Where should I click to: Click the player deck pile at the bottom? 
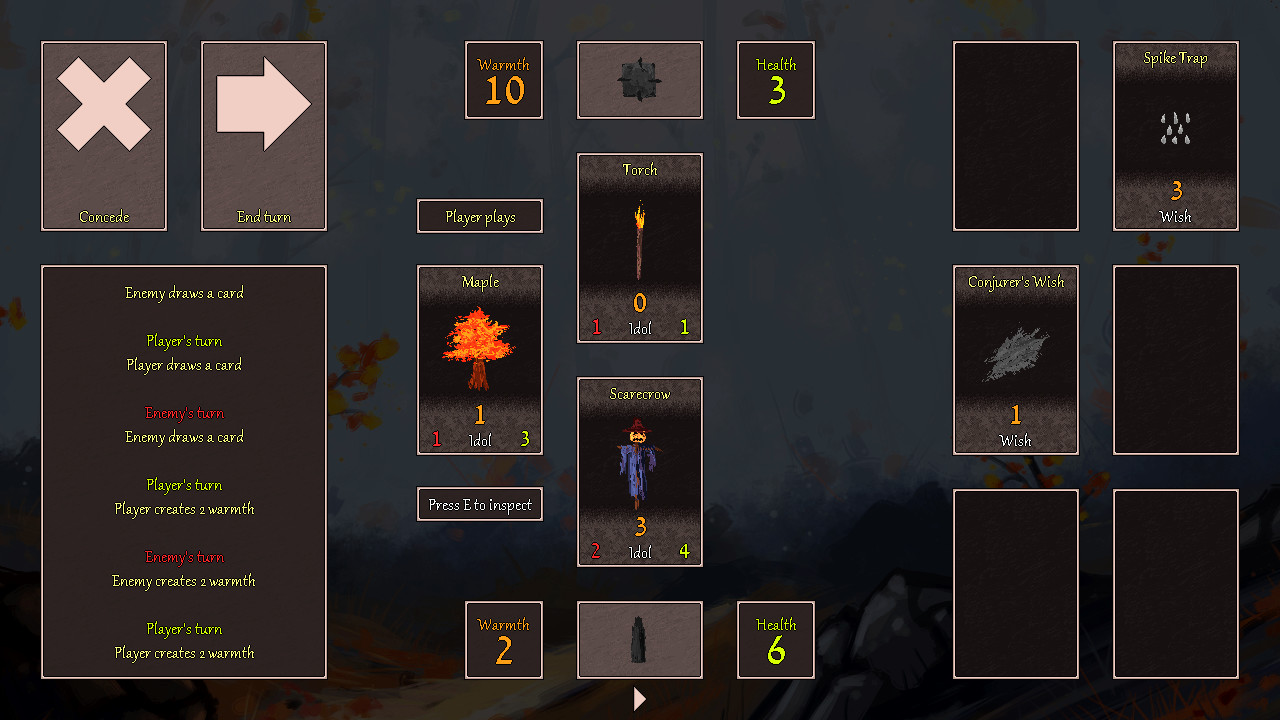[639, 640]
